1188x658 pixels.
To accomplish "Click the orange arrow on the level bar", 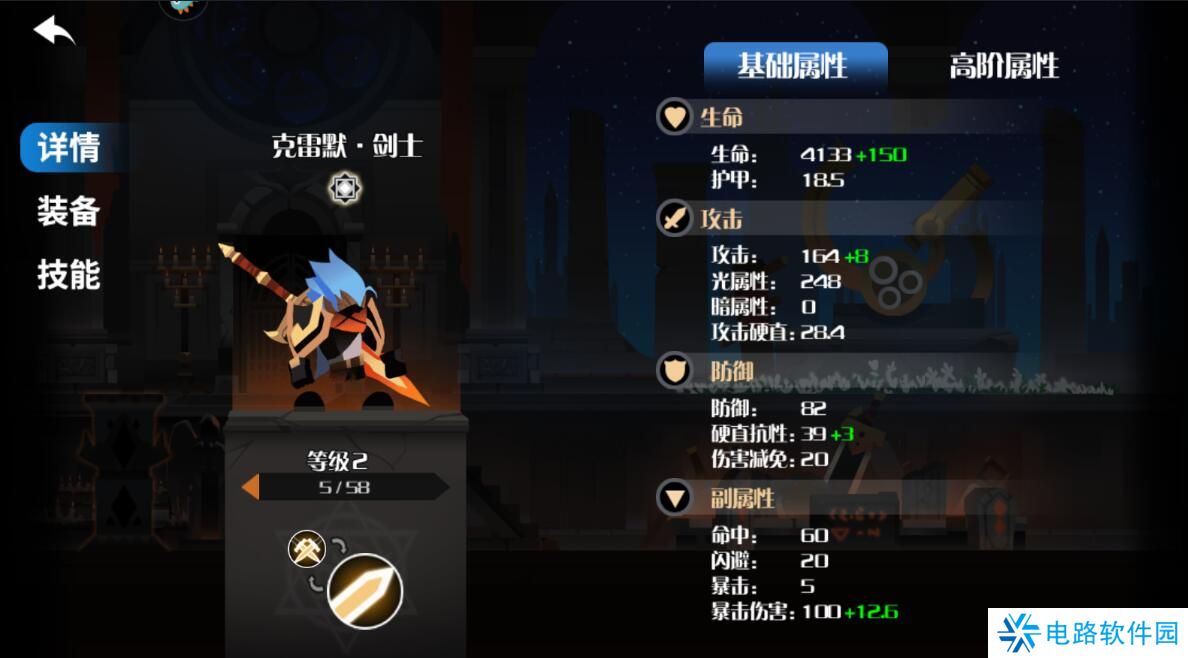I will (x=251, y=487).
